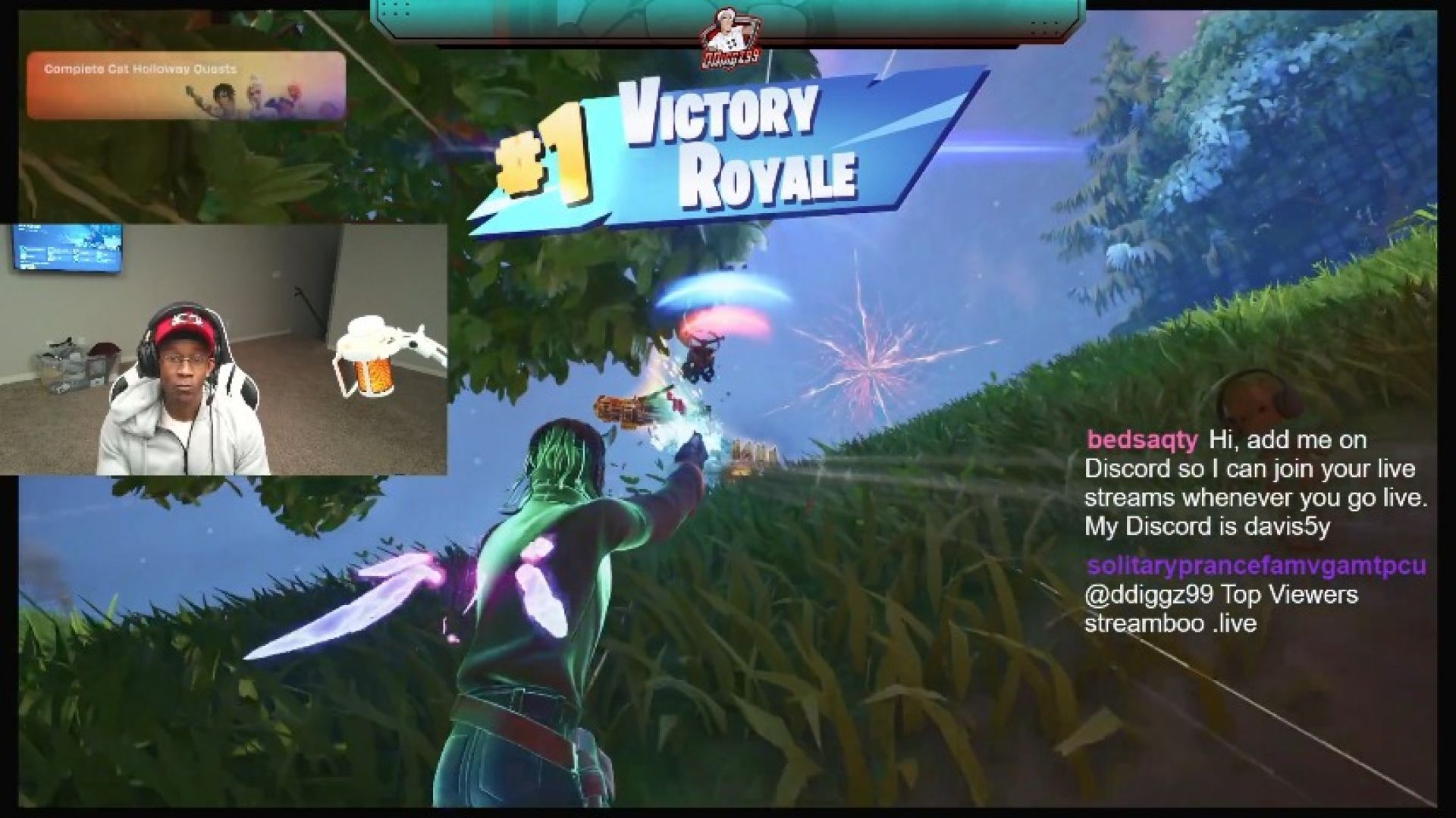This screenshot has width=1456, height=818.
Task: Select the chef character emblem on the overlay banner
Action: click(x=729, y=36)
